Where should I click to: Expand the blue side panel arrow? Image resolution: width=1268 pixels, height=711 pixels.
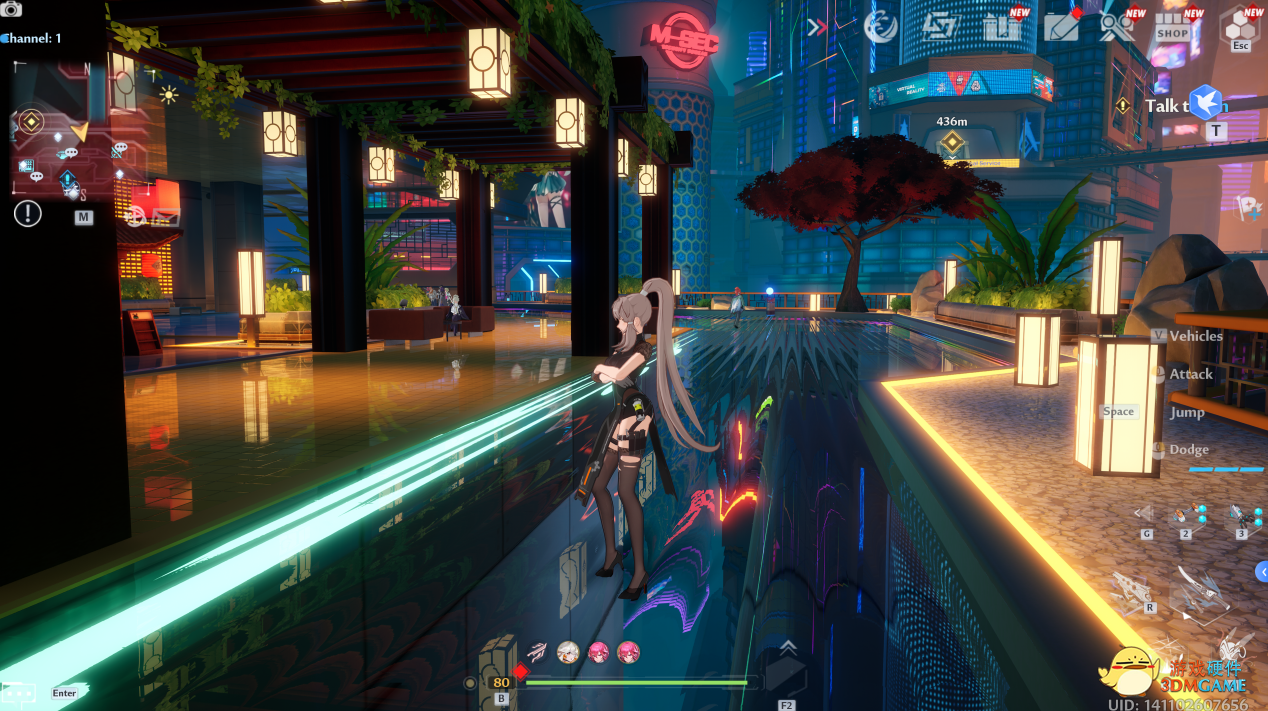click(x=1261, y=571)
